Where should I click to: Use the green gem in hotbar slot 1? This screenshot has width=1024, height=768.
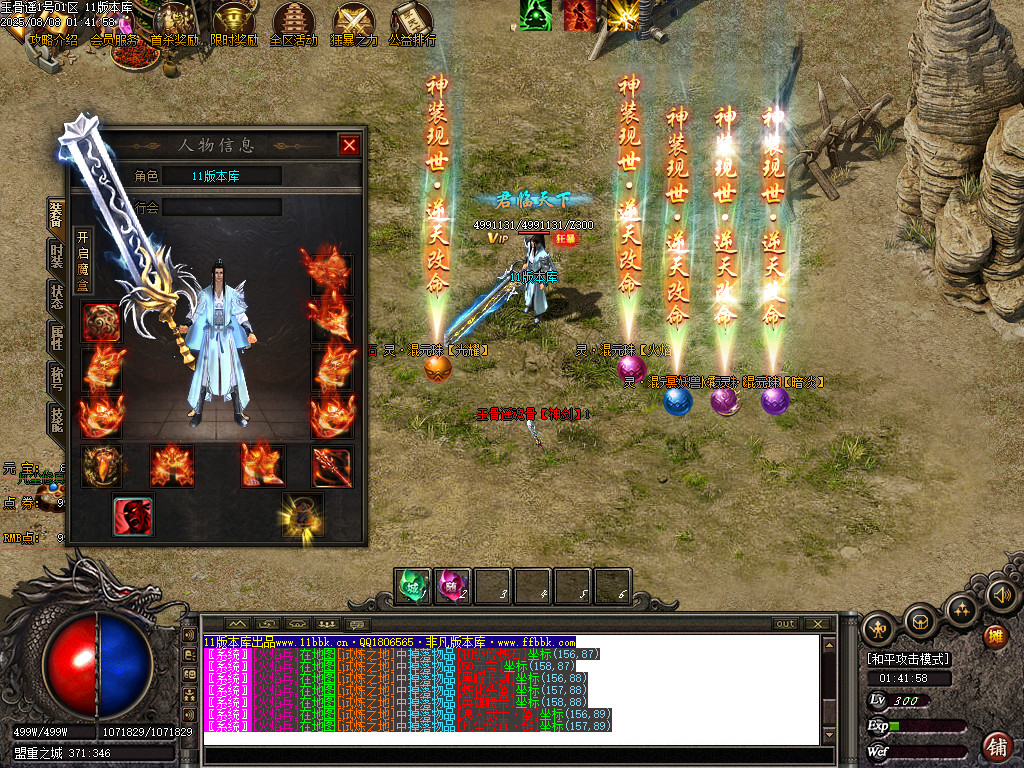[x=413, y=586]
